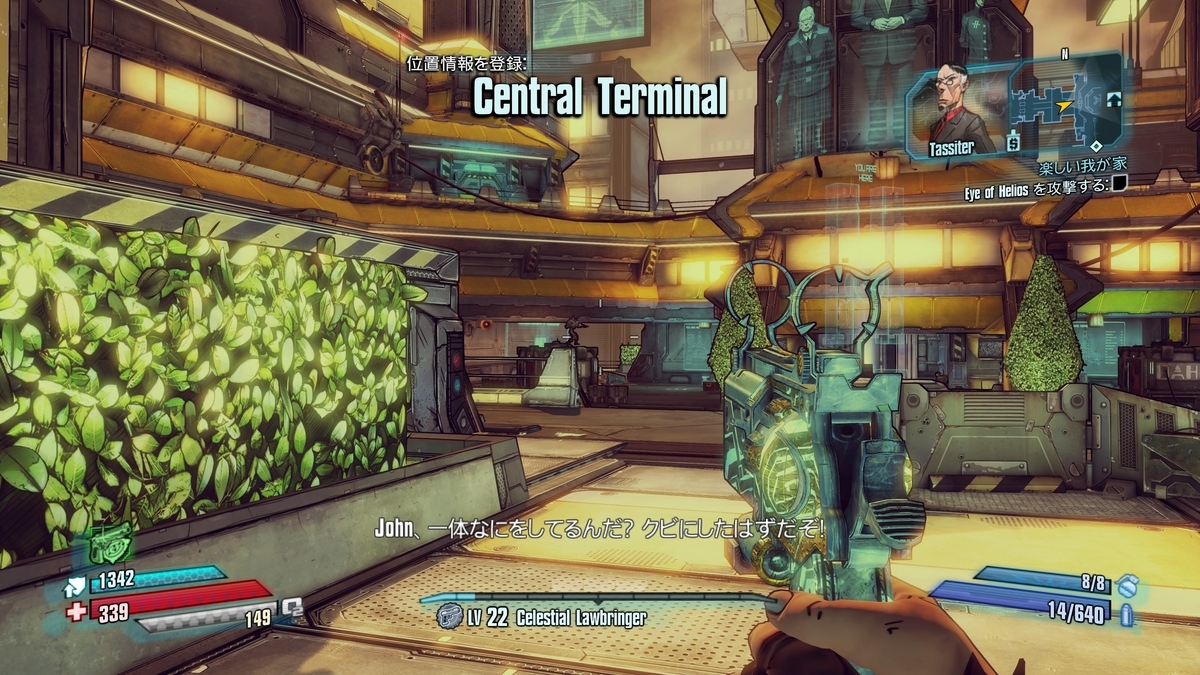Select the ammo type icon beside 14/640

pos(1128,613)
